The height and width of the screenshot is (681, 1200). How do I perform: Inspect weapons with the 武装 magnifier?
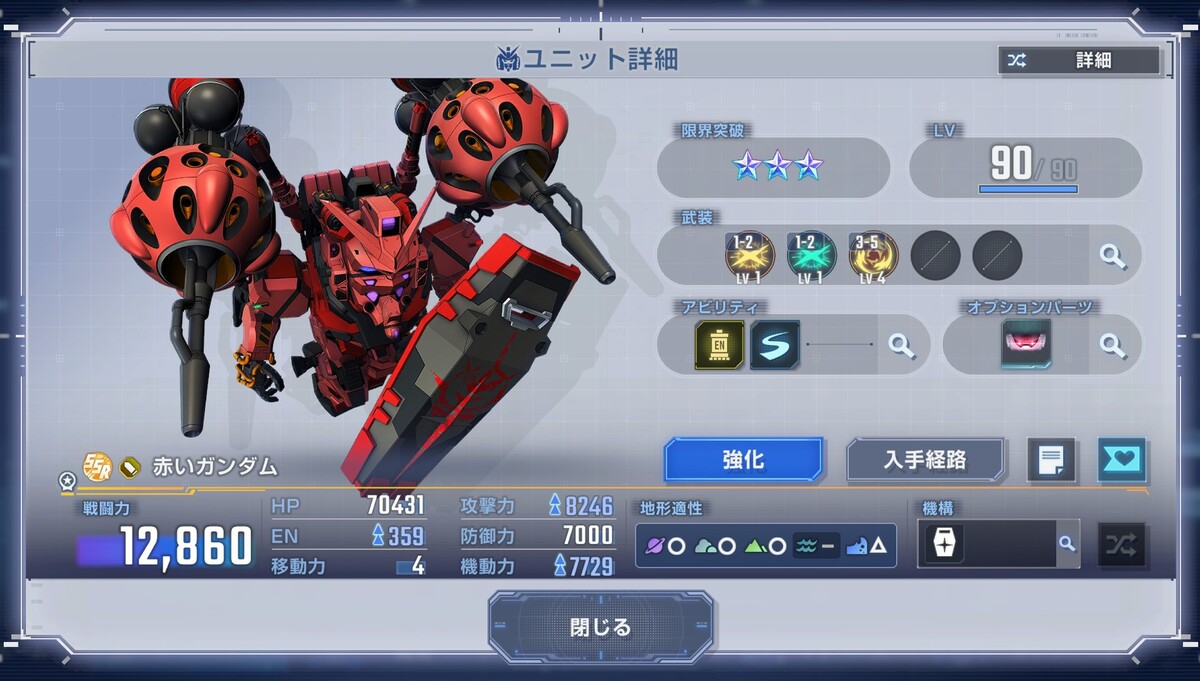[x=1112, y=255]
